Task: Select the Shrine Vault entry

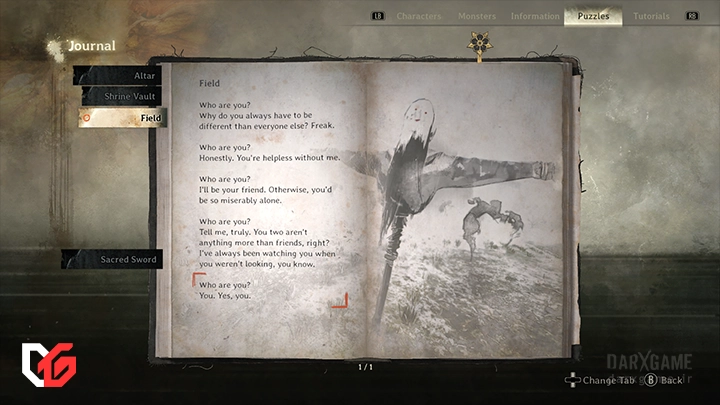Action: click(118, 96)
